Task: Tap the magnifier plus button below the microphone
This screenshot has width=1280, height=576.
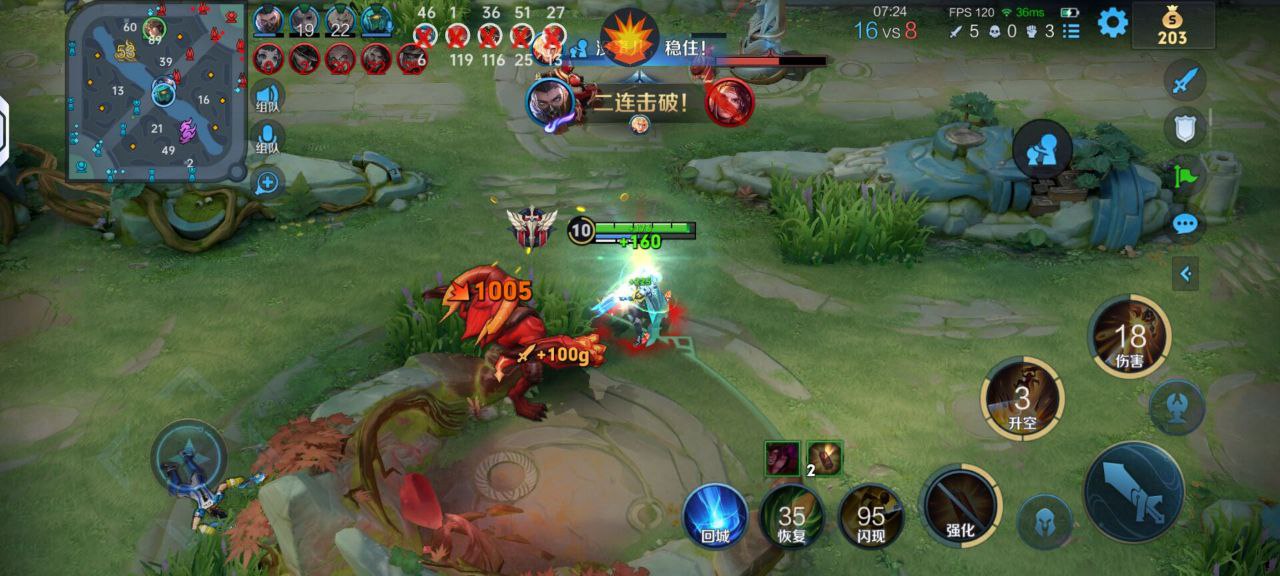Action: [x=267, y=183]
